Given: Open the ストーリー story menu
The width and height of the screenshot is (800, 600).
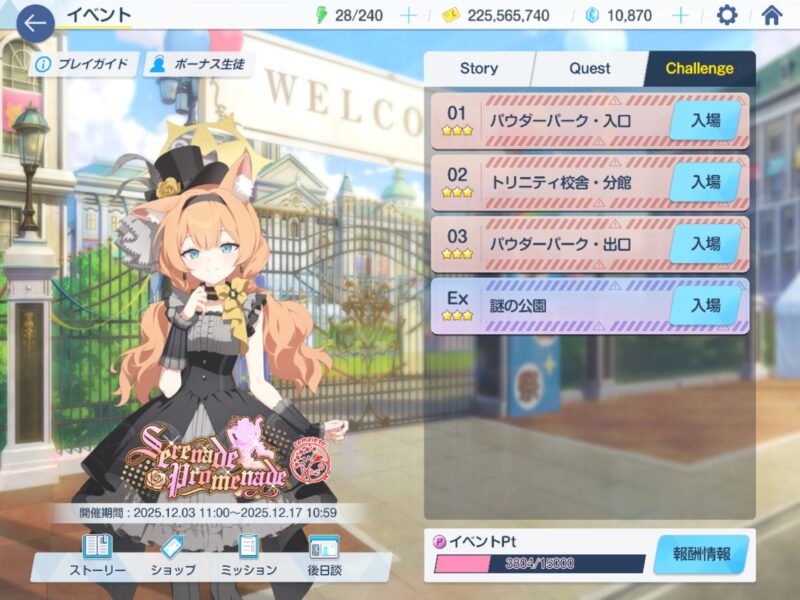Looking at the screenshot, I should [97, 556].
